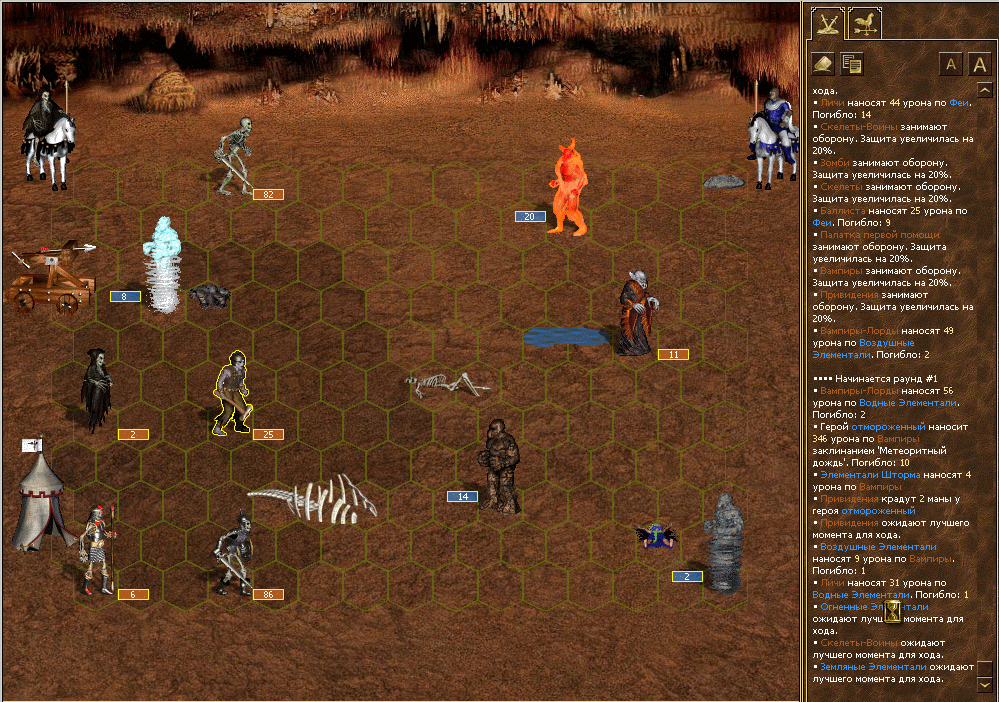Click the log's scroll down arrow
The height and width of the screenshot is (702, 999).
coord(985,685)
